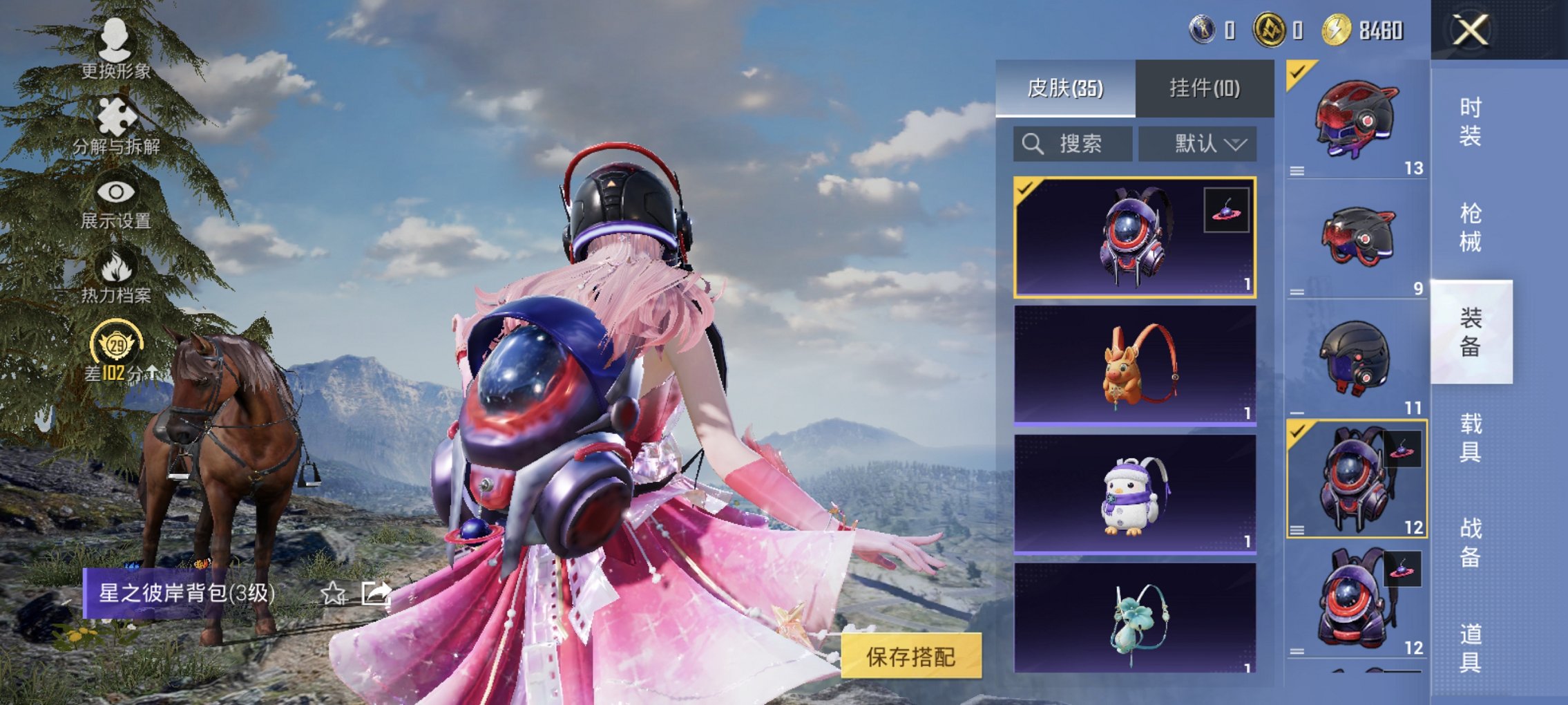Open the search 搜索 field icon

tap(1033, 144)
